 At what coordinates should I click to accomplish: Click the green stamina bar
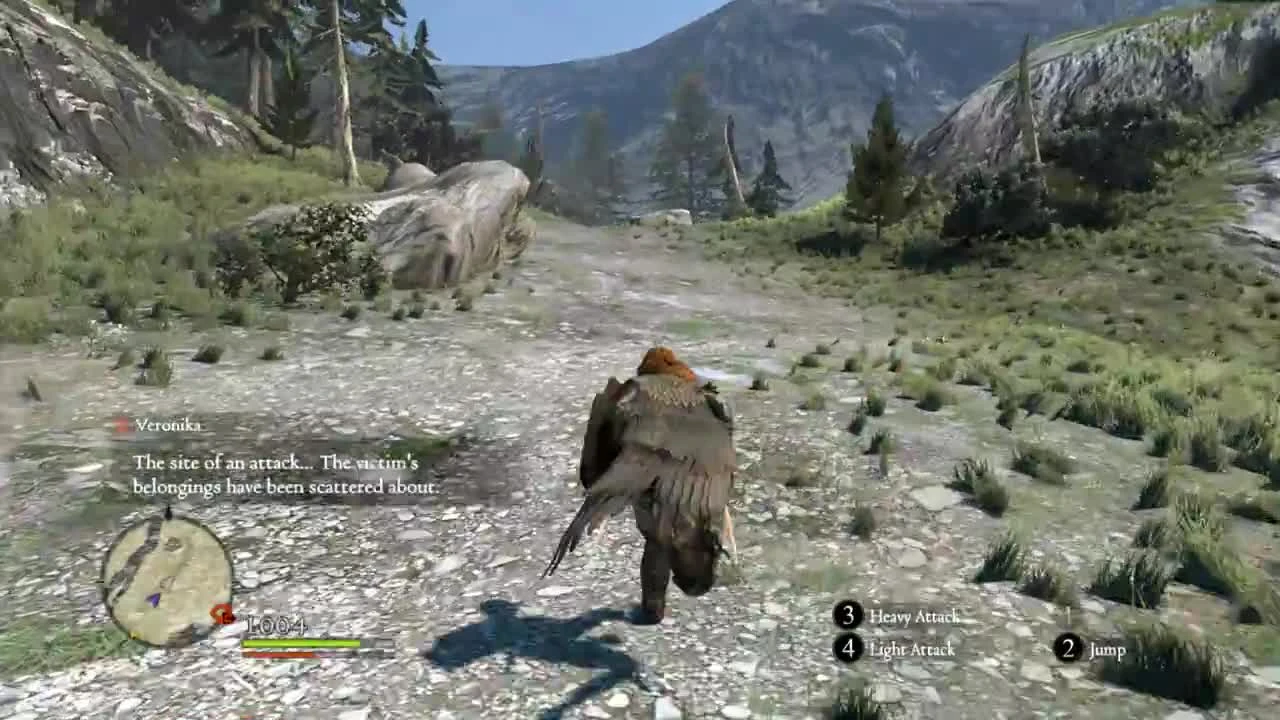[302, 643]
